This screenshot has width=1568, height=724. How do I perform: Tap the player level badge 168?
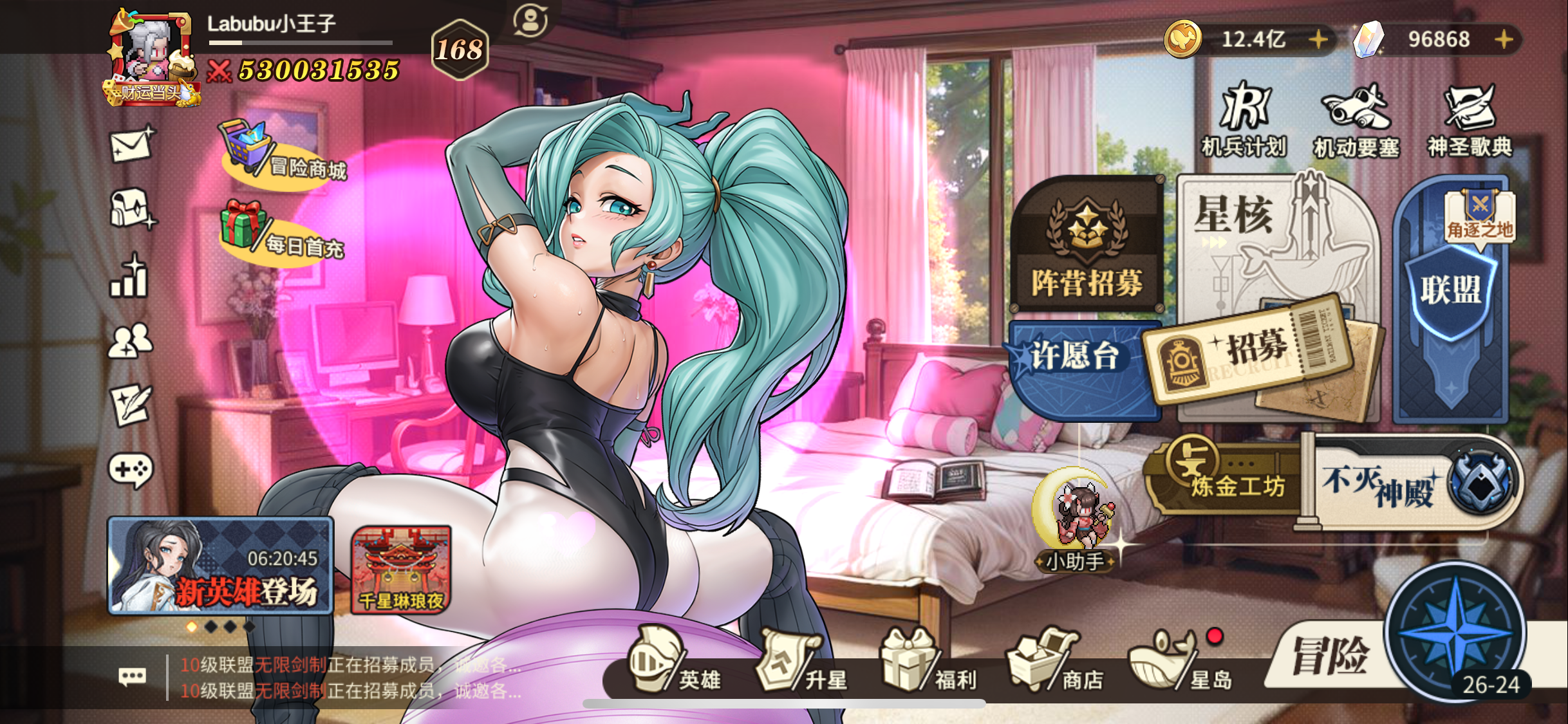[460, 48]
